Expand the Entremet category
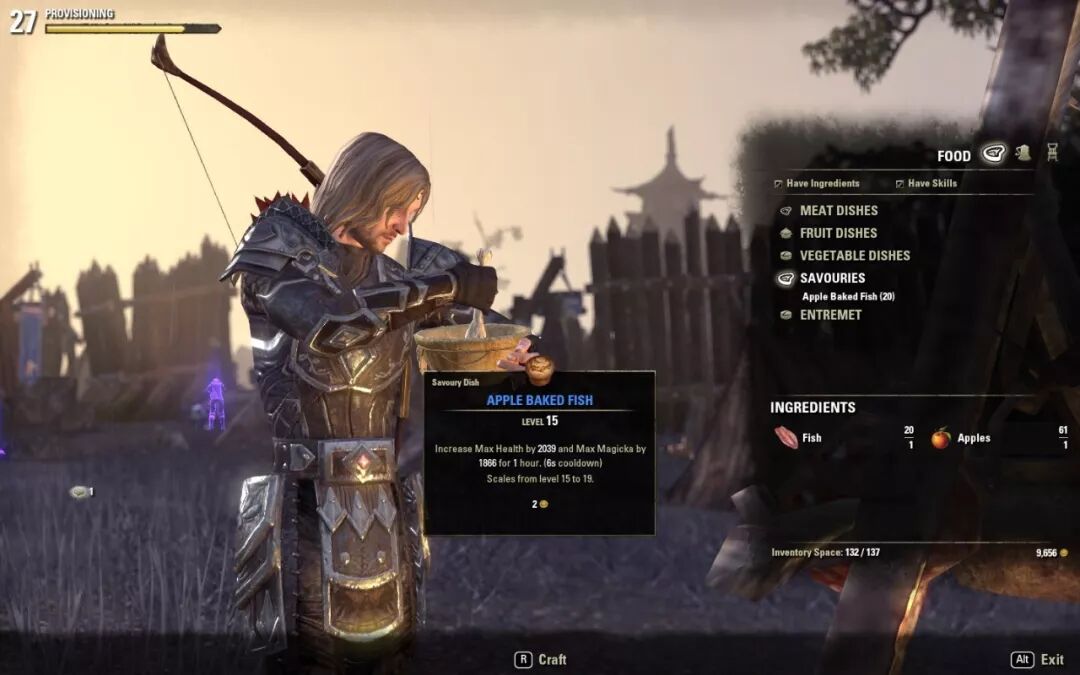 (830, 315)
